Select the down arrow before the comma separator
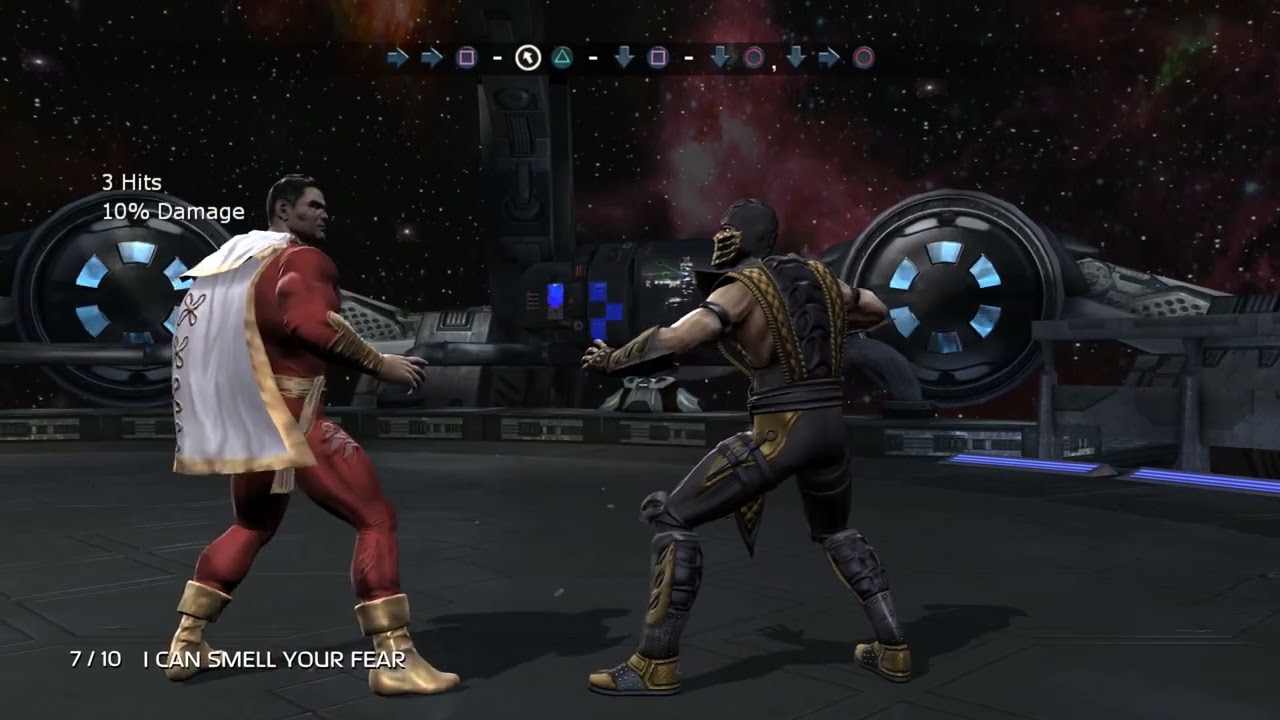Screen dimensions: 1280x720 point(718,58)
